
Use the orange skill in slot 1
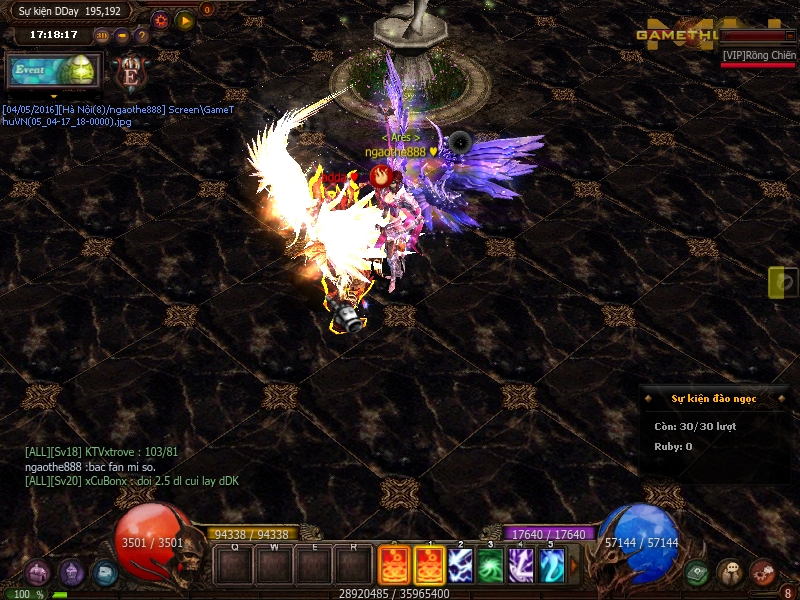coord(430,566)
